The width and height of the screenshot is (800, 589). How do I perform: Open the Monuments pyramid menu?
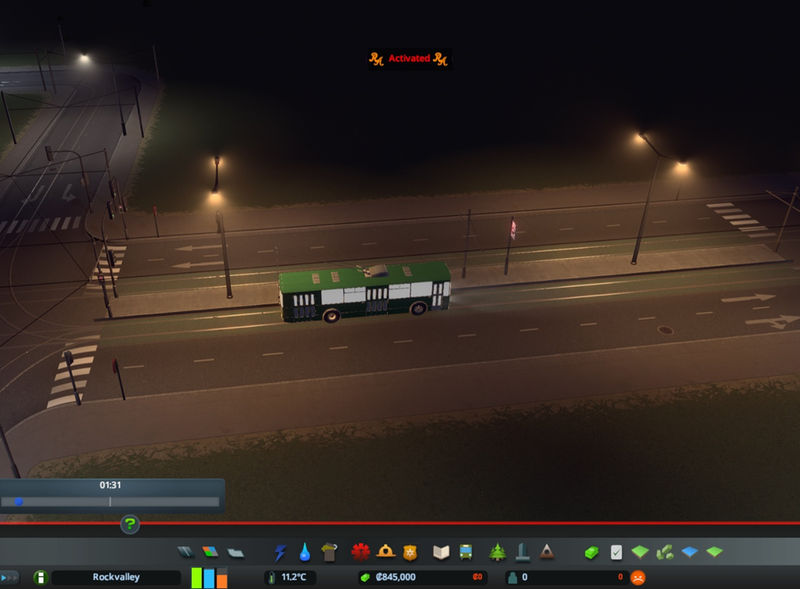point(547,552)
